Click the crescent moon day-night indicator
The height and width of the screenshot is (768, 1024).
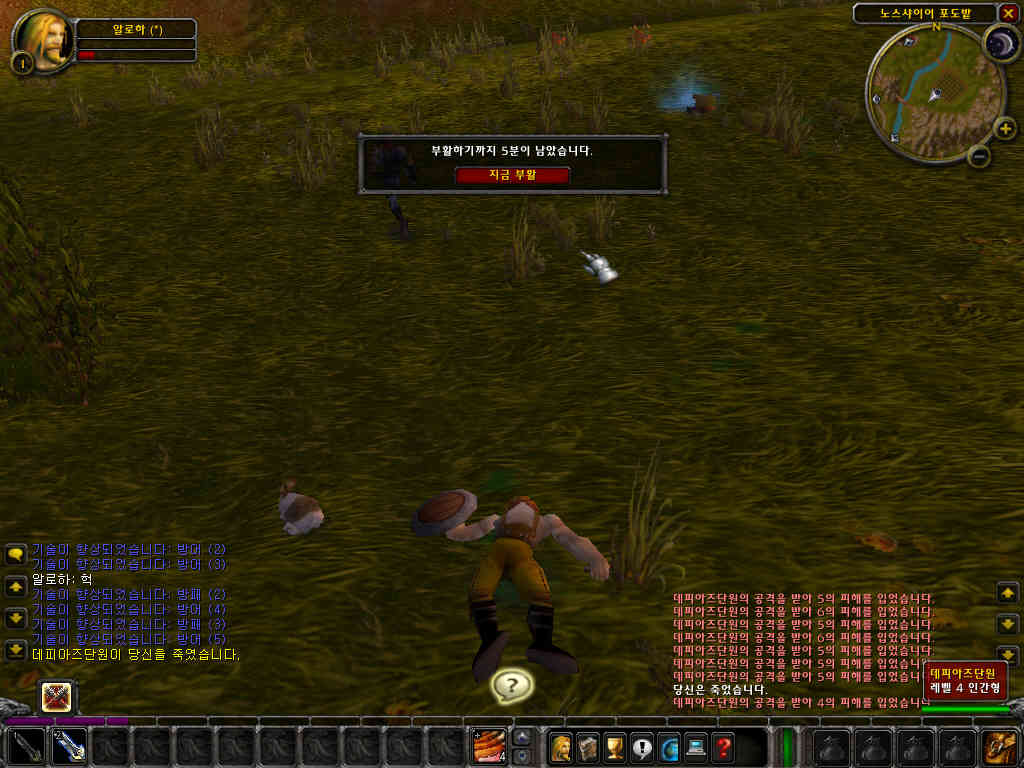coord(1000,44)
